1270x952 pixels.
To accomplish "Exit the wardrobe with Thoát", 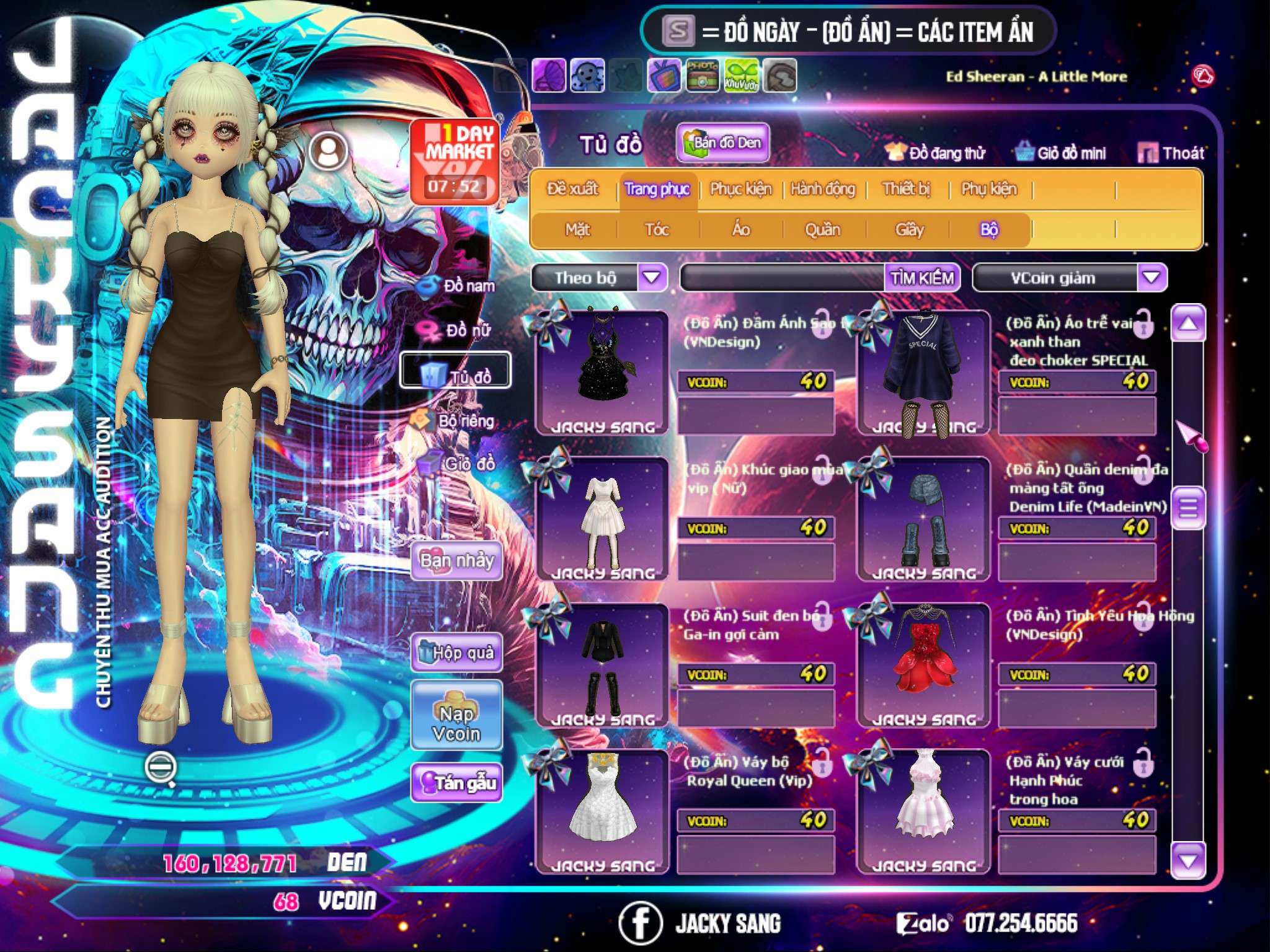I will coord(1172,153).
